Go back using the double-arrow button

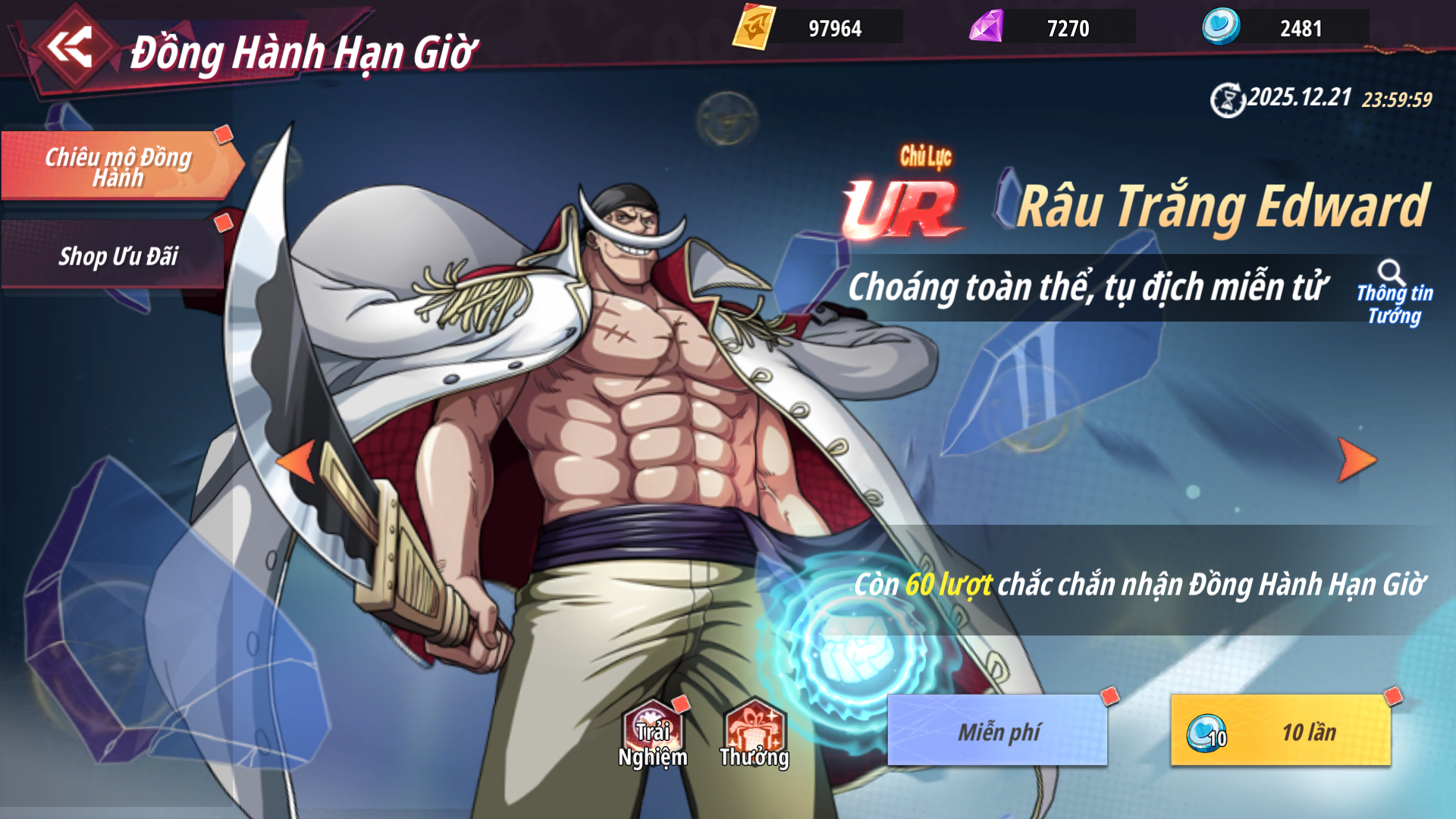[x=70, y=49]
